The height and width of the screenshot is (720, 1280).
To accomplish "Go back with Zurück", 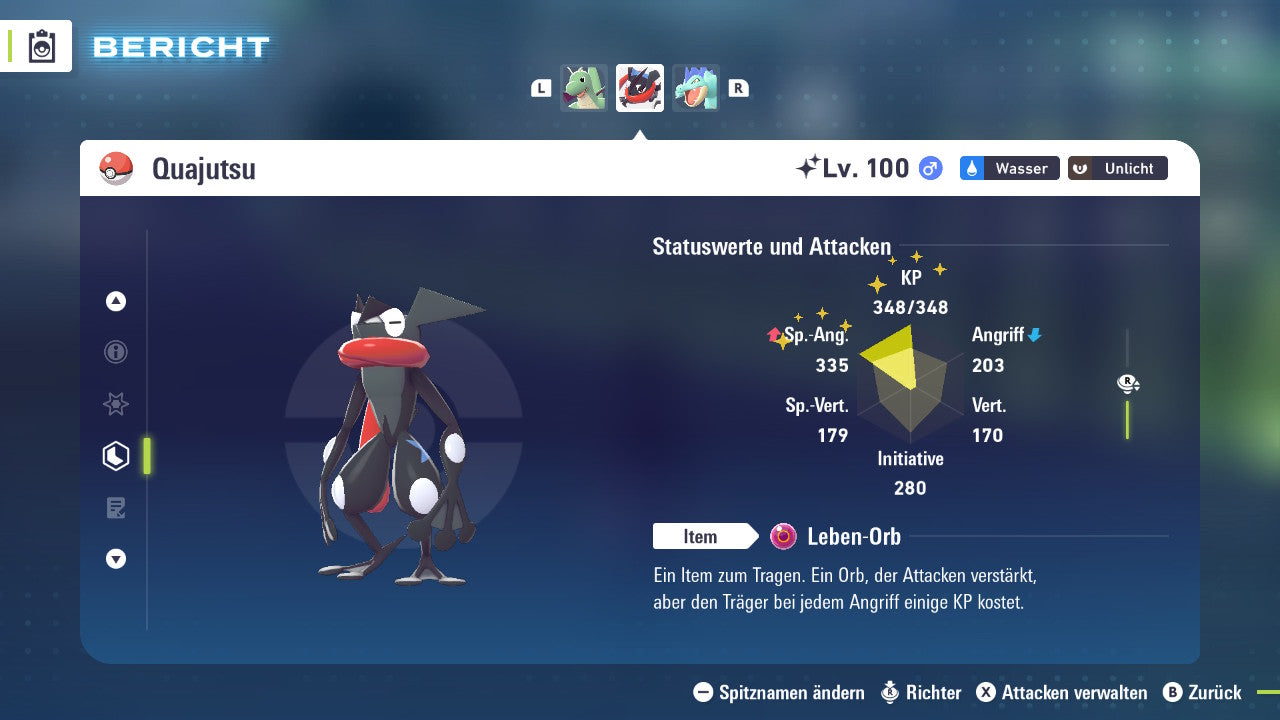I will tap(1202, 692).
